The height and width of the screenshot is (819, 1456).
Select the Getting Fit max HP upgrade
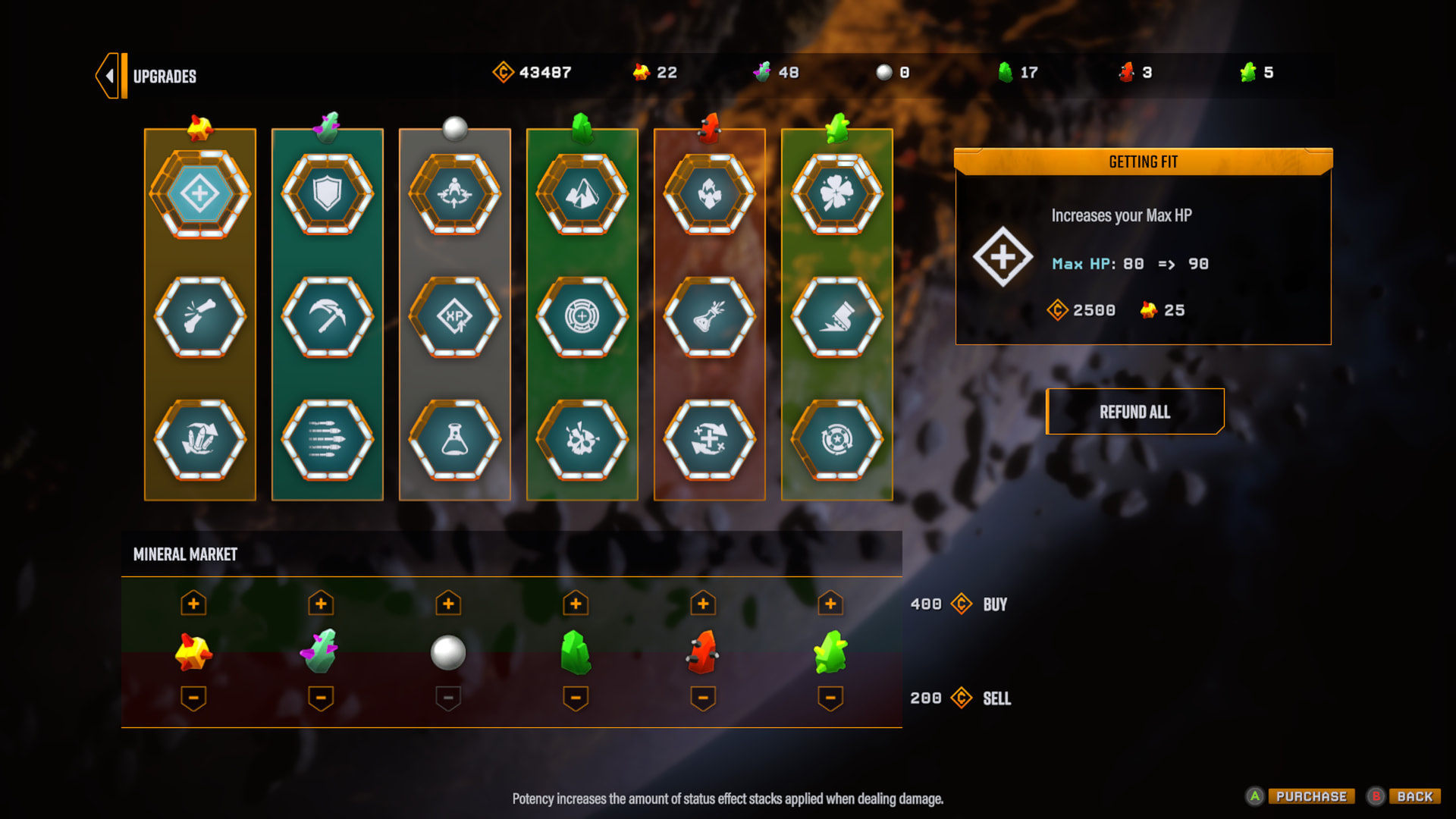coord(200,194)
